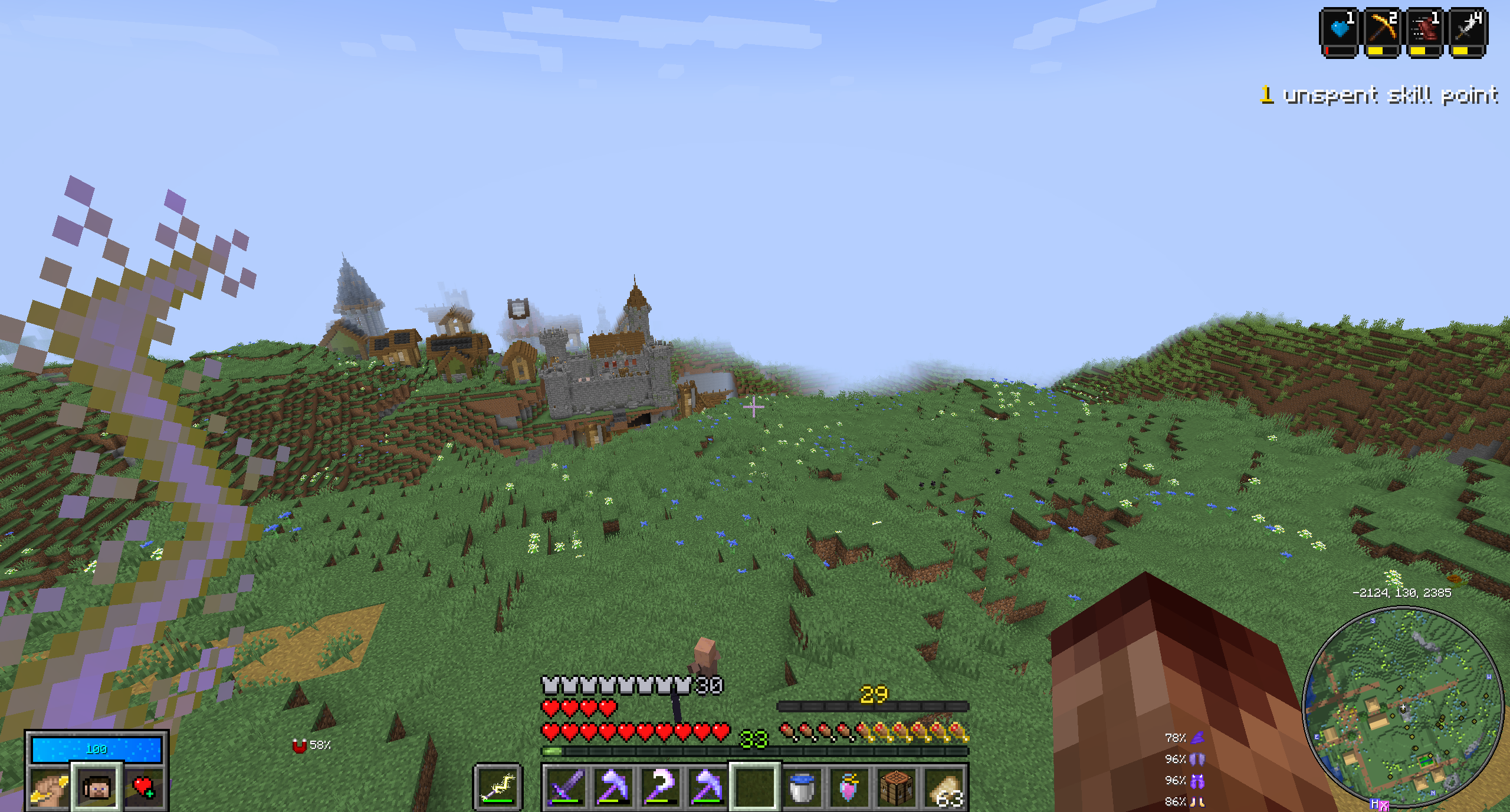The width and height of the screenshot is (1510, 812).
Task: Open the unspent skill point notification
Action: (1379, 95)
